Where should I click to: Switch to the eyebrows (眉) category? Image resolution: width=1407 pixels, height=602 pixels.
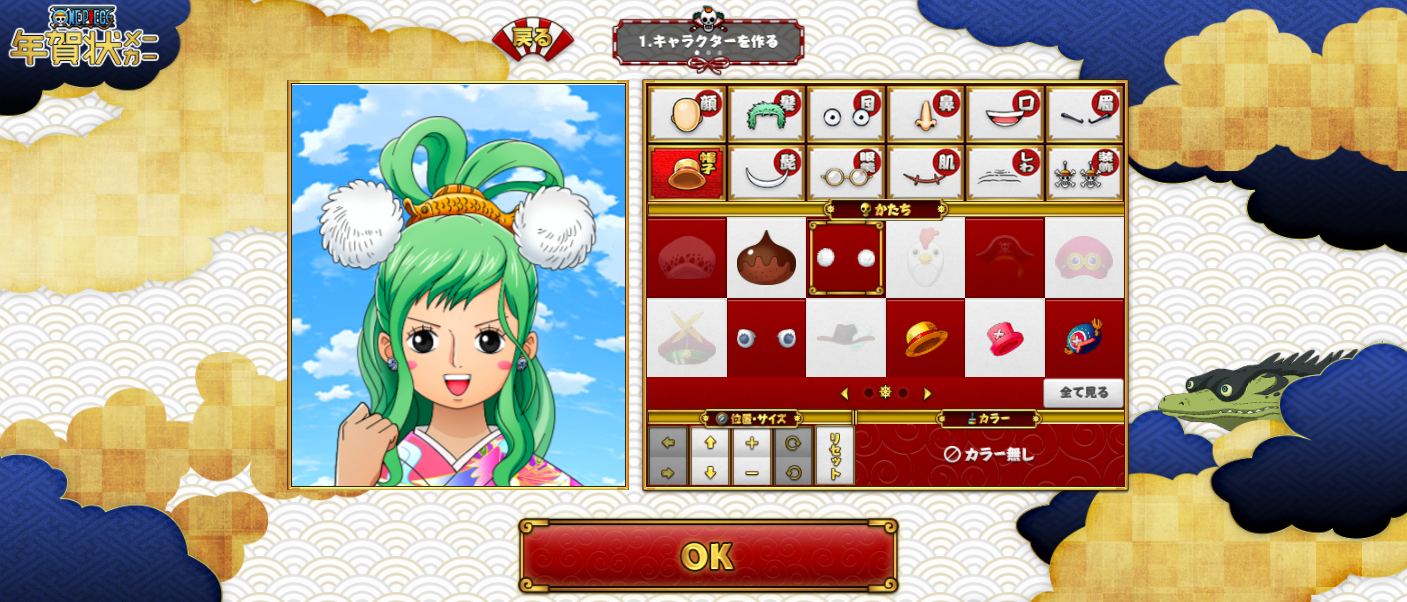pyautogui.click(x=1084, y=114)
